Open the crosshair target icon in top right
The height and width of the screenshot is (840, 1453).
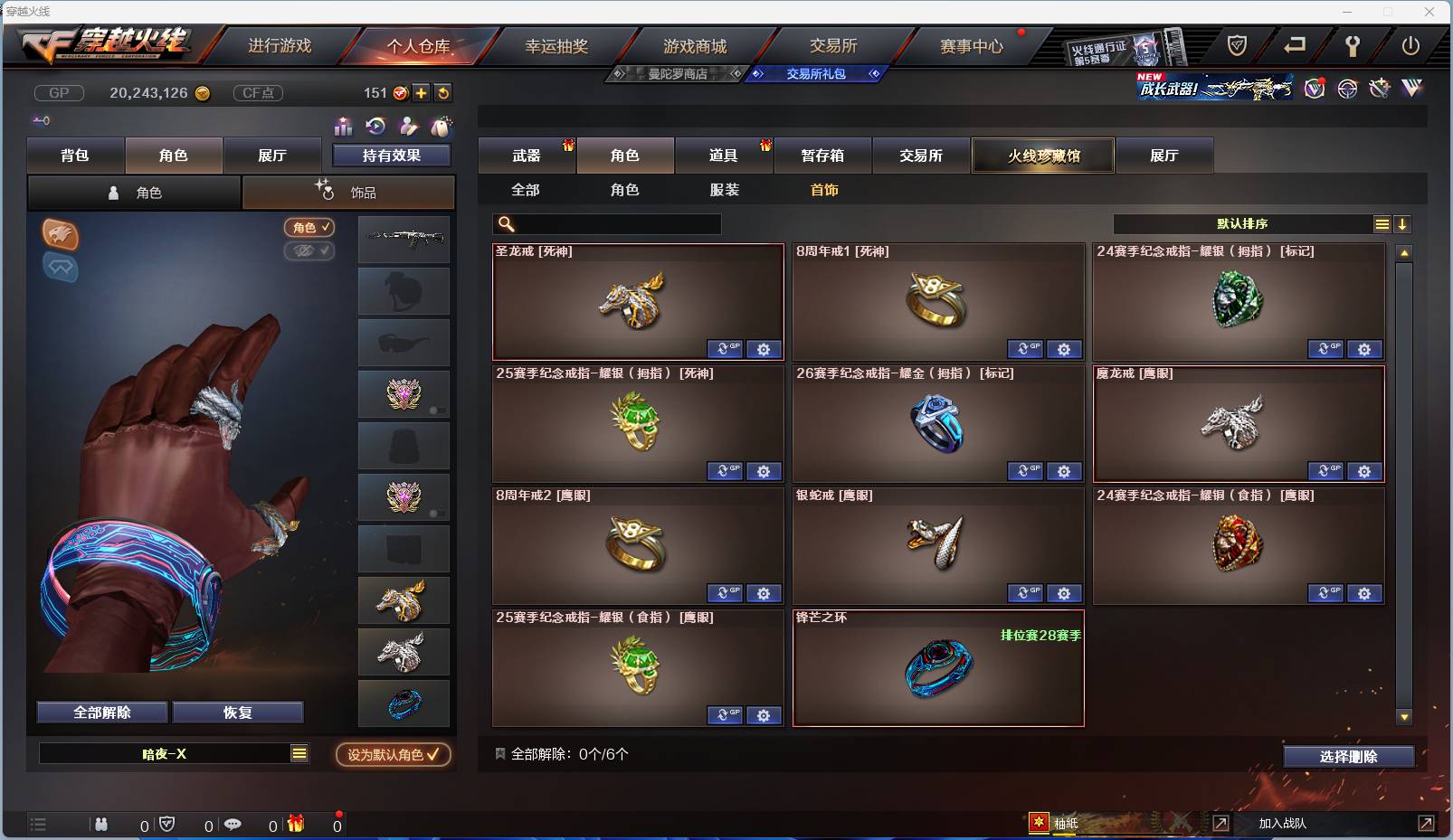tap(1346, 89)
